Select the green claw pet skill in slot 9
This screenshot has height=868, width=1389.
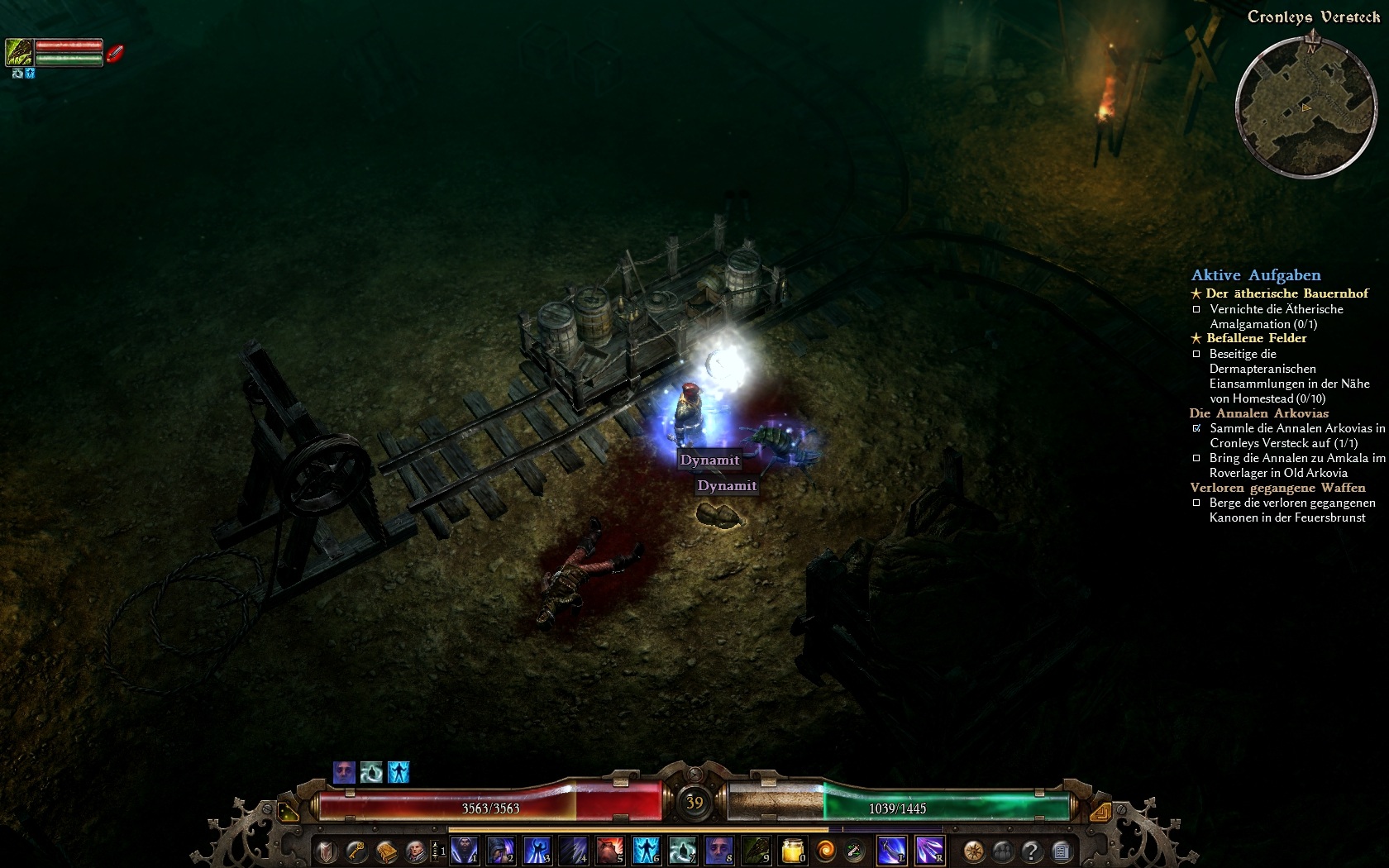pyautogui.click(x=756, y=850)
